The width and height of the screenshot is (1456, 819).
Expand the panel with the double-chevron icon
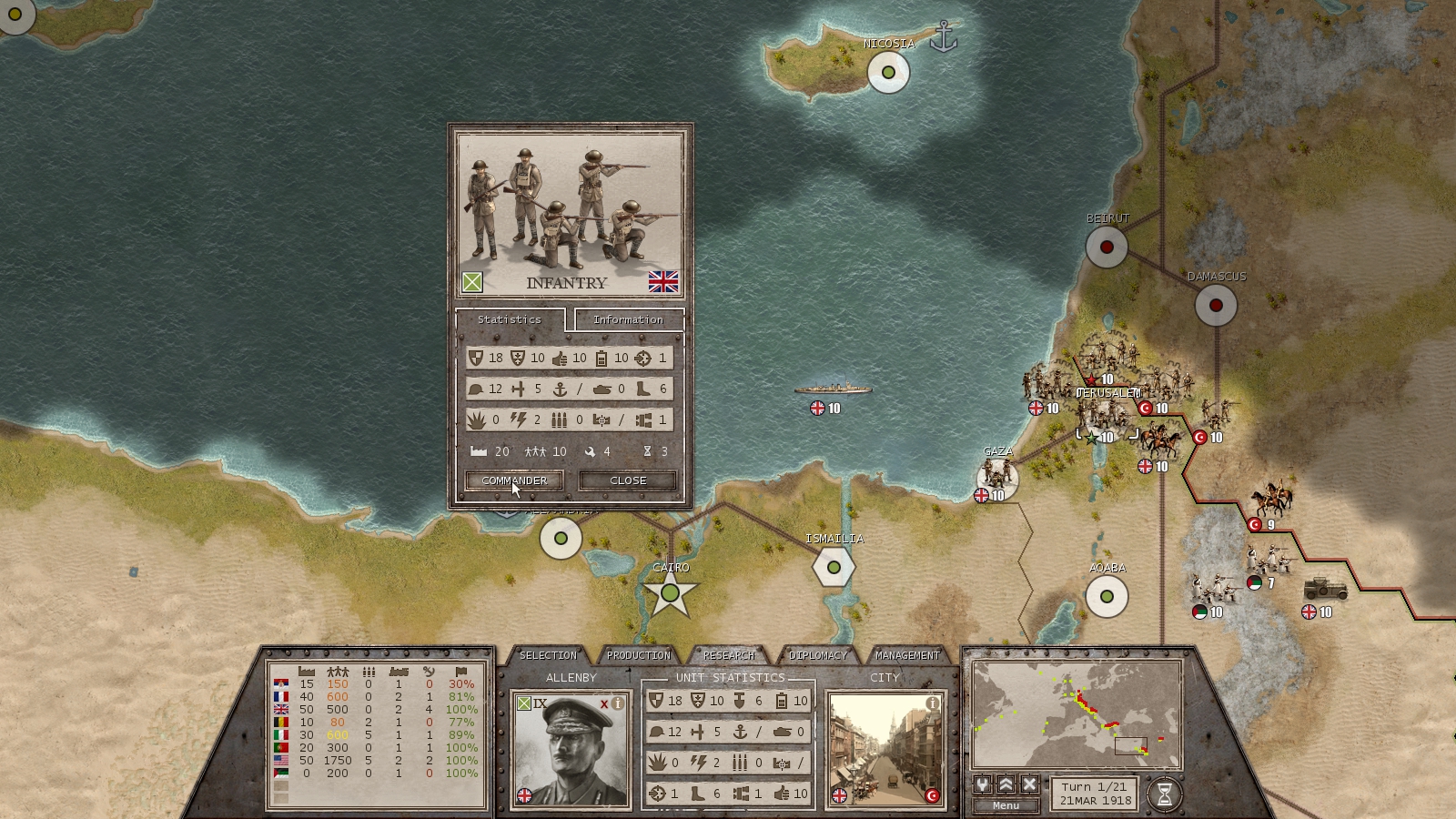coord(1006,784)
